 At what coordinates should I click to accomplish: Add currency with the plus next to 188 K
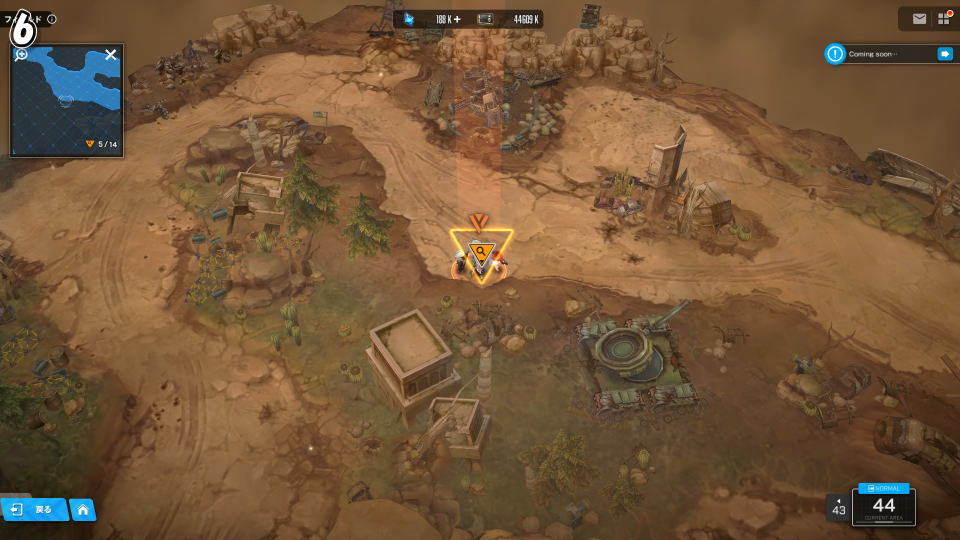pos(457,19)
